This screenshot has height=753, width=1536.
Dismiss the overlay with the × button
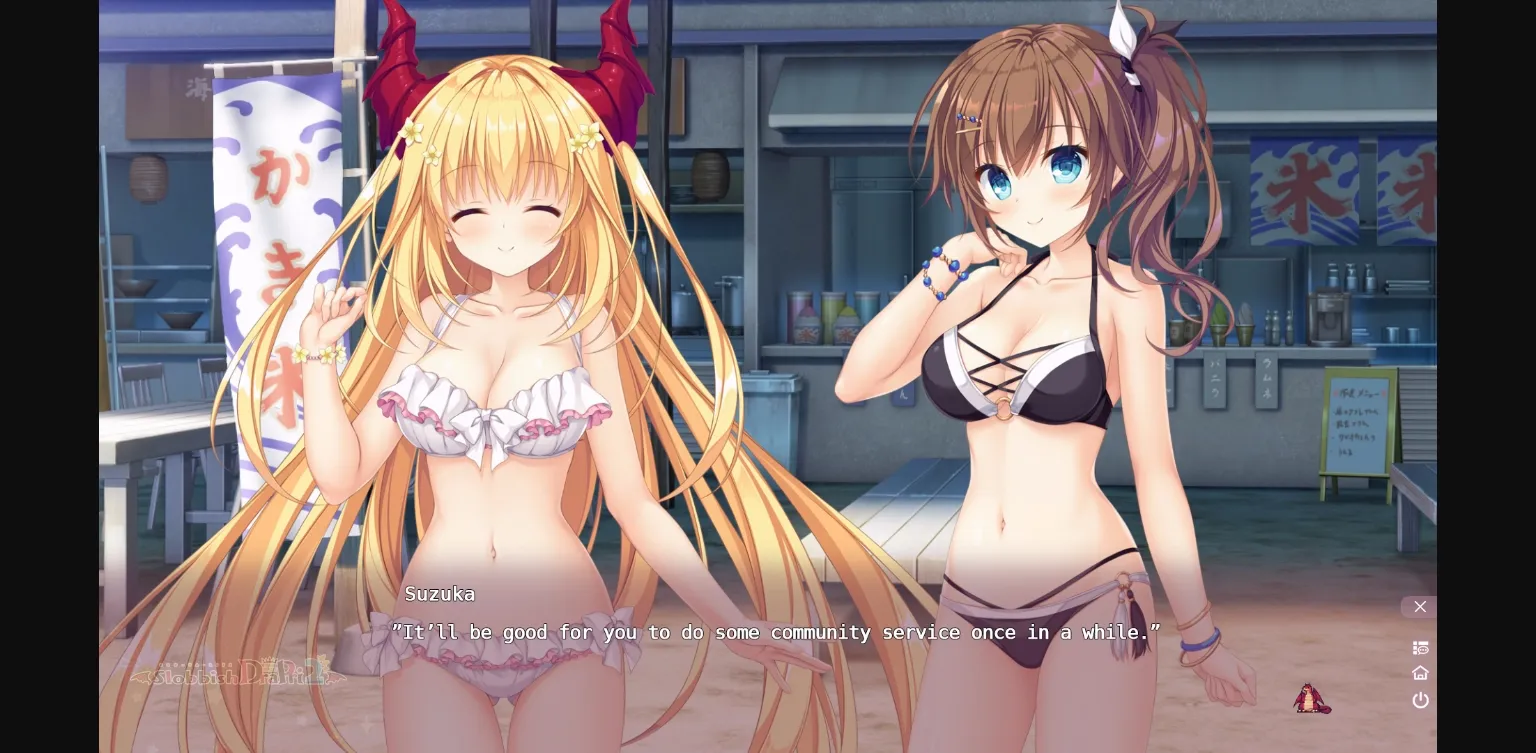point(1419,606)
